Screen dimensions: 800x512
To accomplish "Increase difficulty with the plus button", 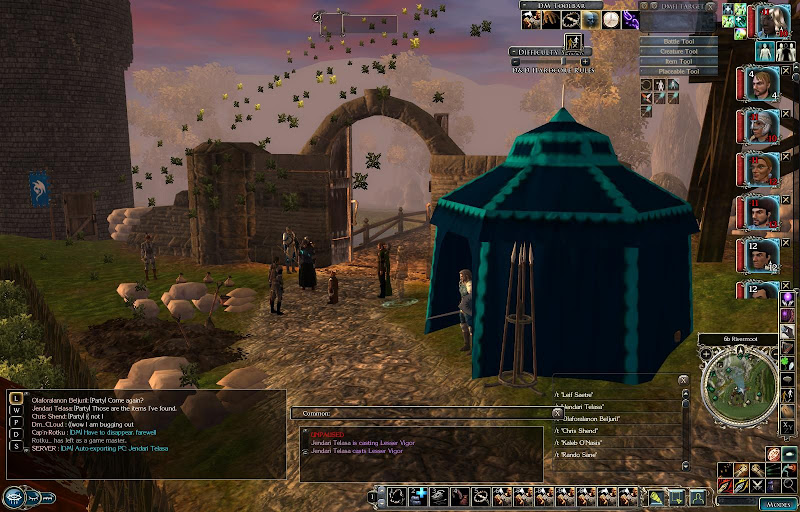I will click(x=585, y=61).
